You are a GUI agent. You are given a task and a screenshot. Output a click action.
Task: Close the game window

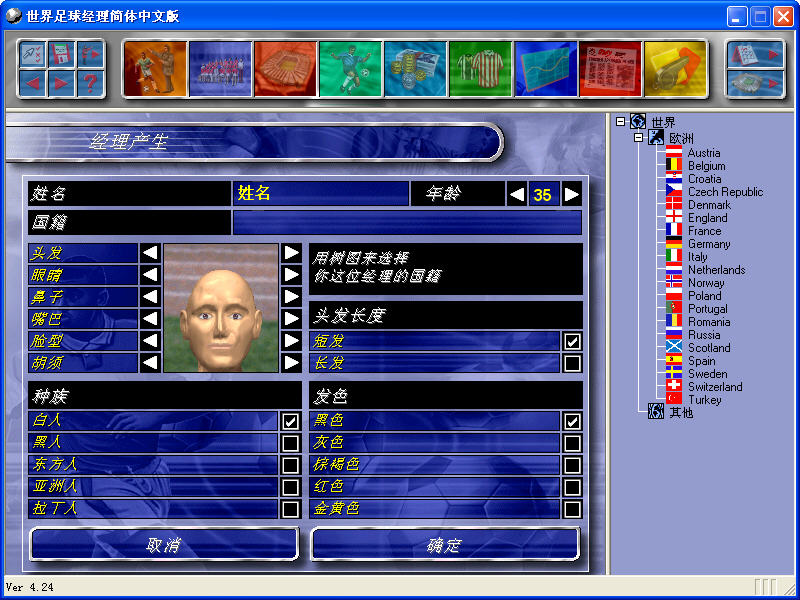point(782,16)
